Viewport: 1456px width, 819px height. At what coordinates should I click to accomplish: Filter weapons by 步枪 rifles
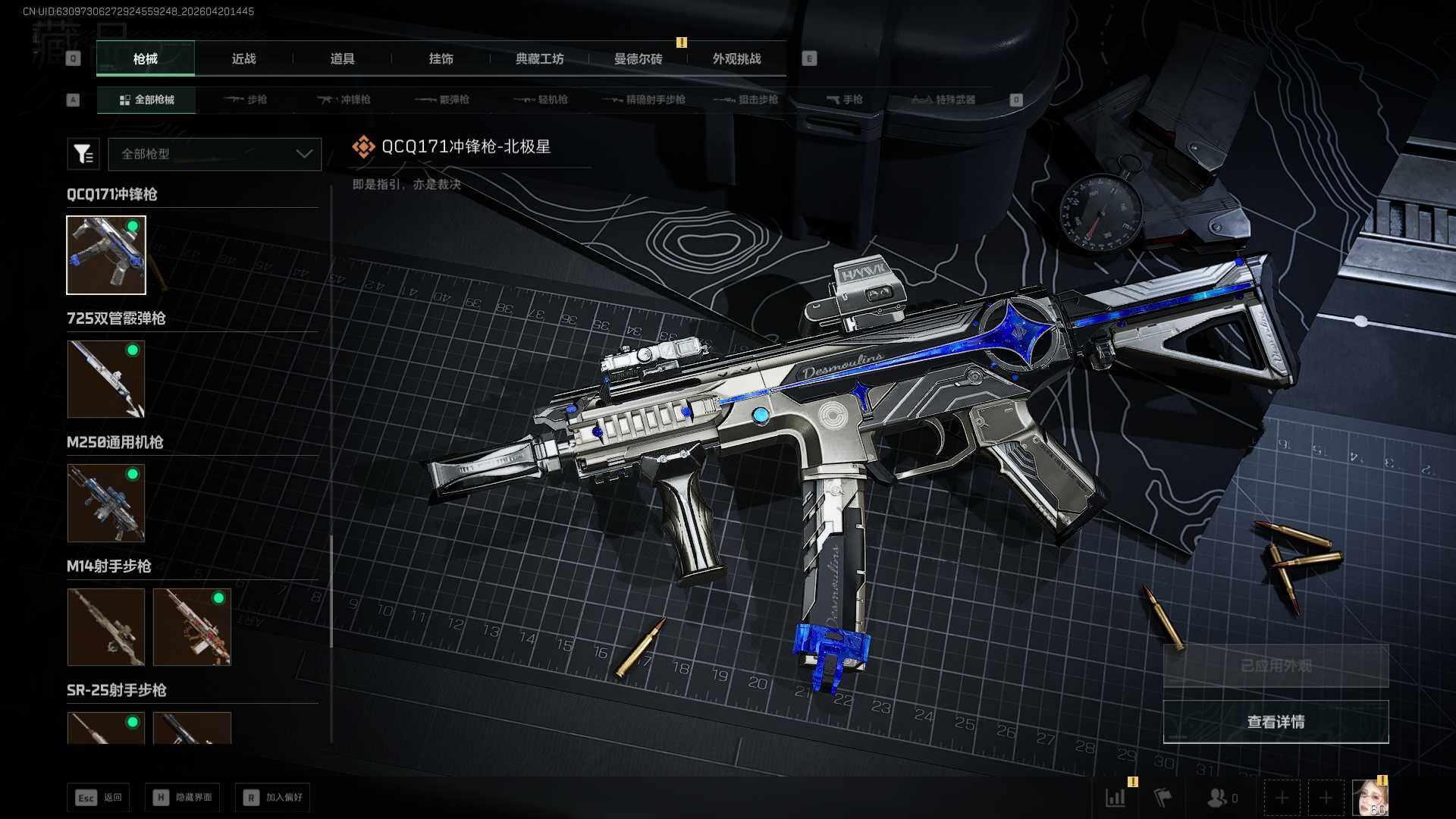pyautogui.click(x=246, y=99)
